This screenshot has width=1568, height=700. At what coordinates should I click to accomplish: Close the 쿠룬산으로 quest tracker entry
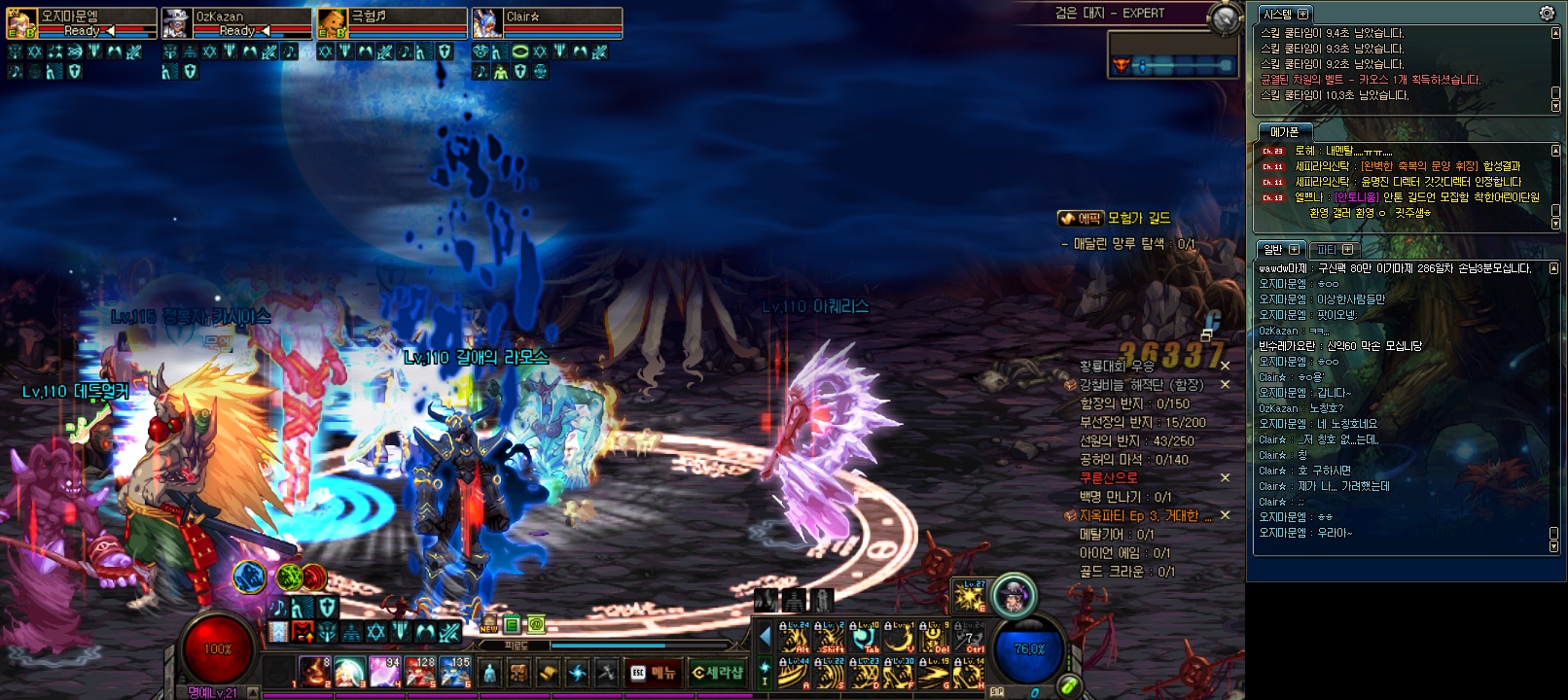point(1226,478)
